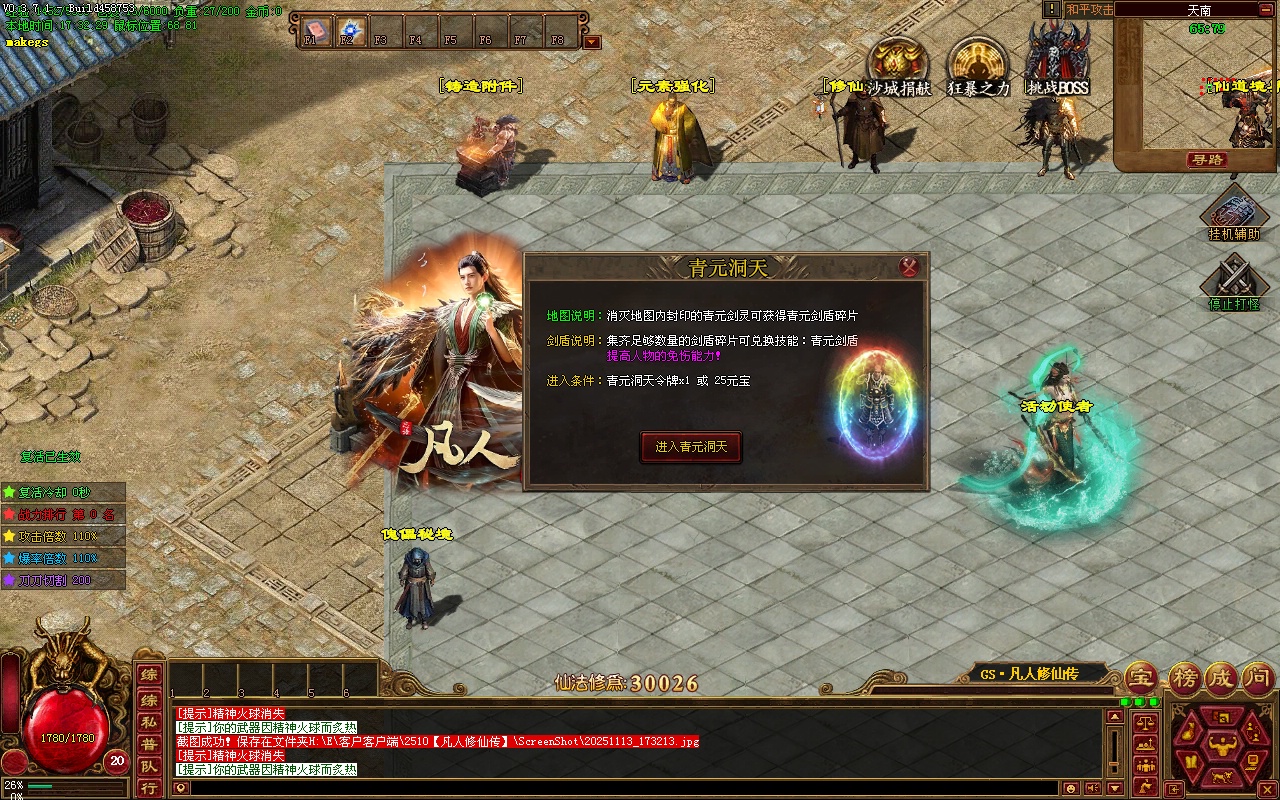Select the blue spell in the F2 slot
This screenshot has height=800, width=1280.
351,30
